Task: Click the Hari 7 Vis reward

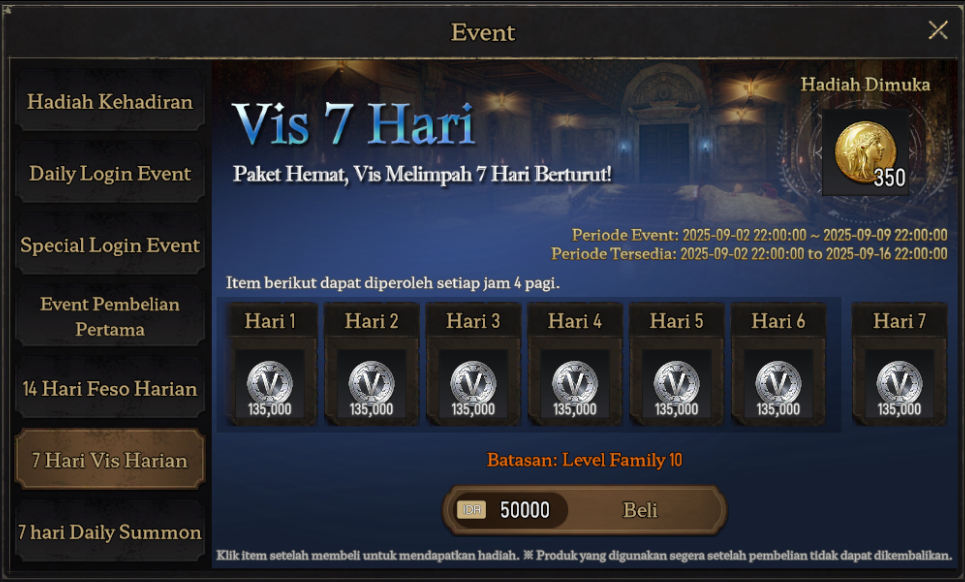Action: coord(899,383)
